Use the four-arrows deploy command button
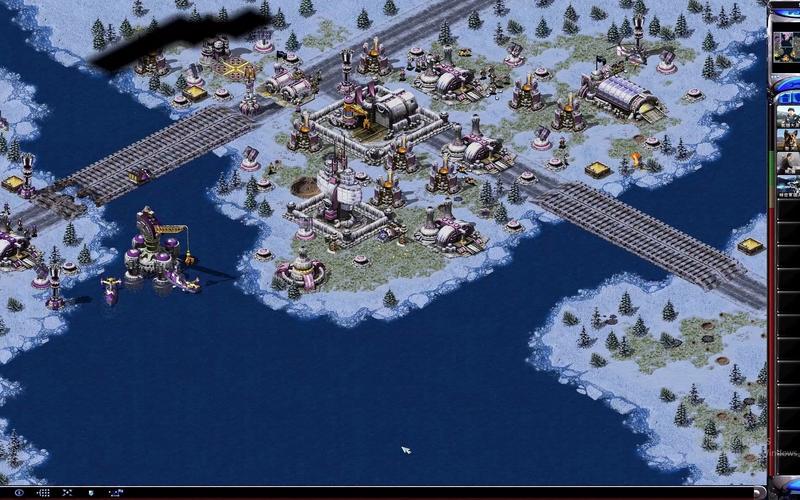 click(68, 493)
